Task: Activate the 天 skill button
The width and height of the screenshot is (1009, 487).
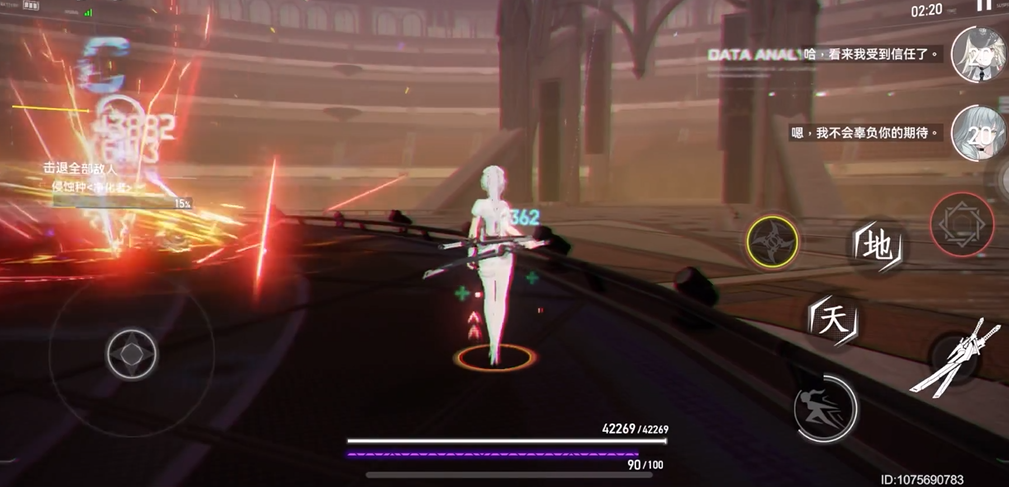Action: coord(833,320)
